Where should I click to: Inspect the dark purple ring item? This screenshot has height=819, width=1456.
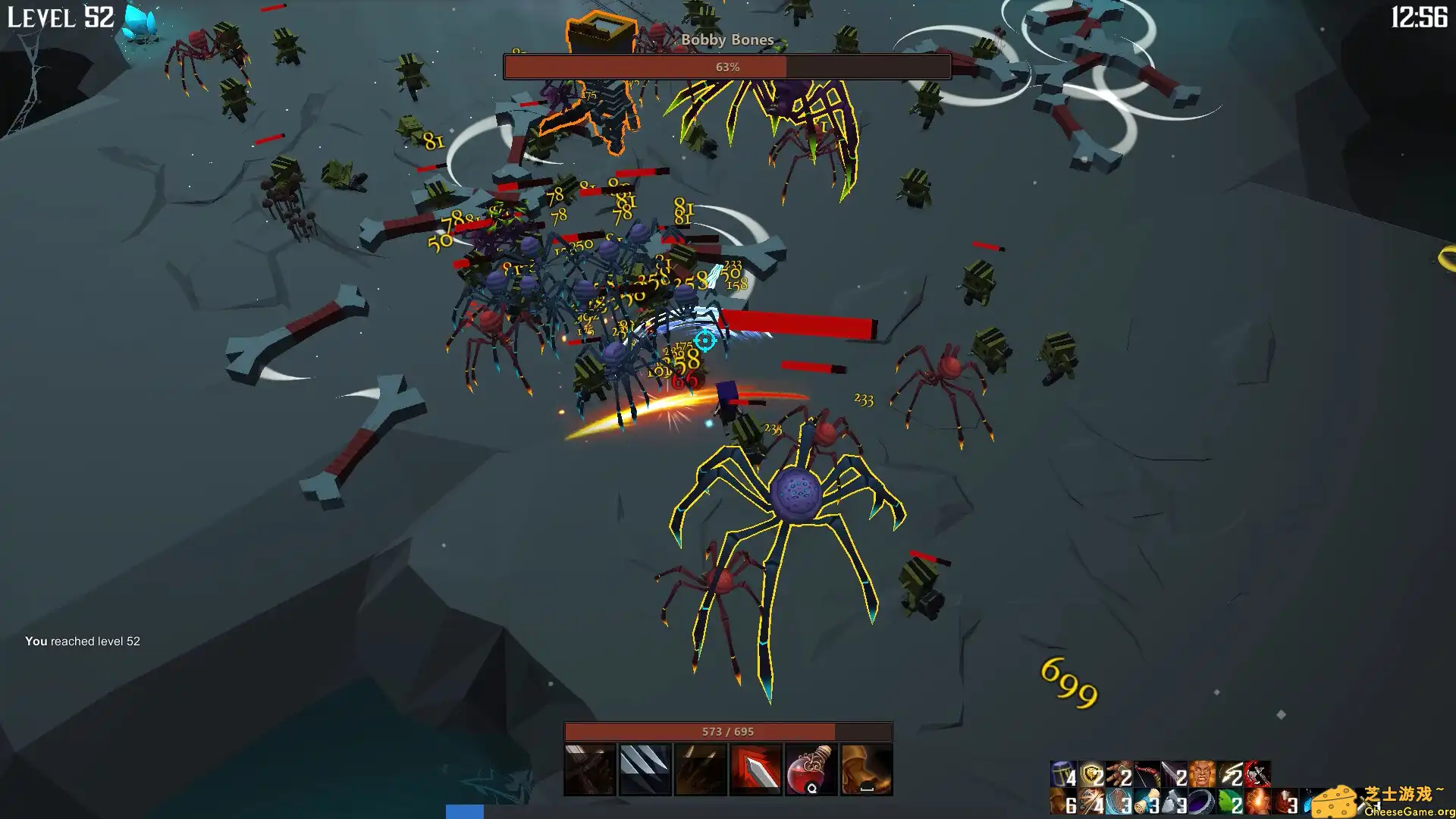[1201, 802]
